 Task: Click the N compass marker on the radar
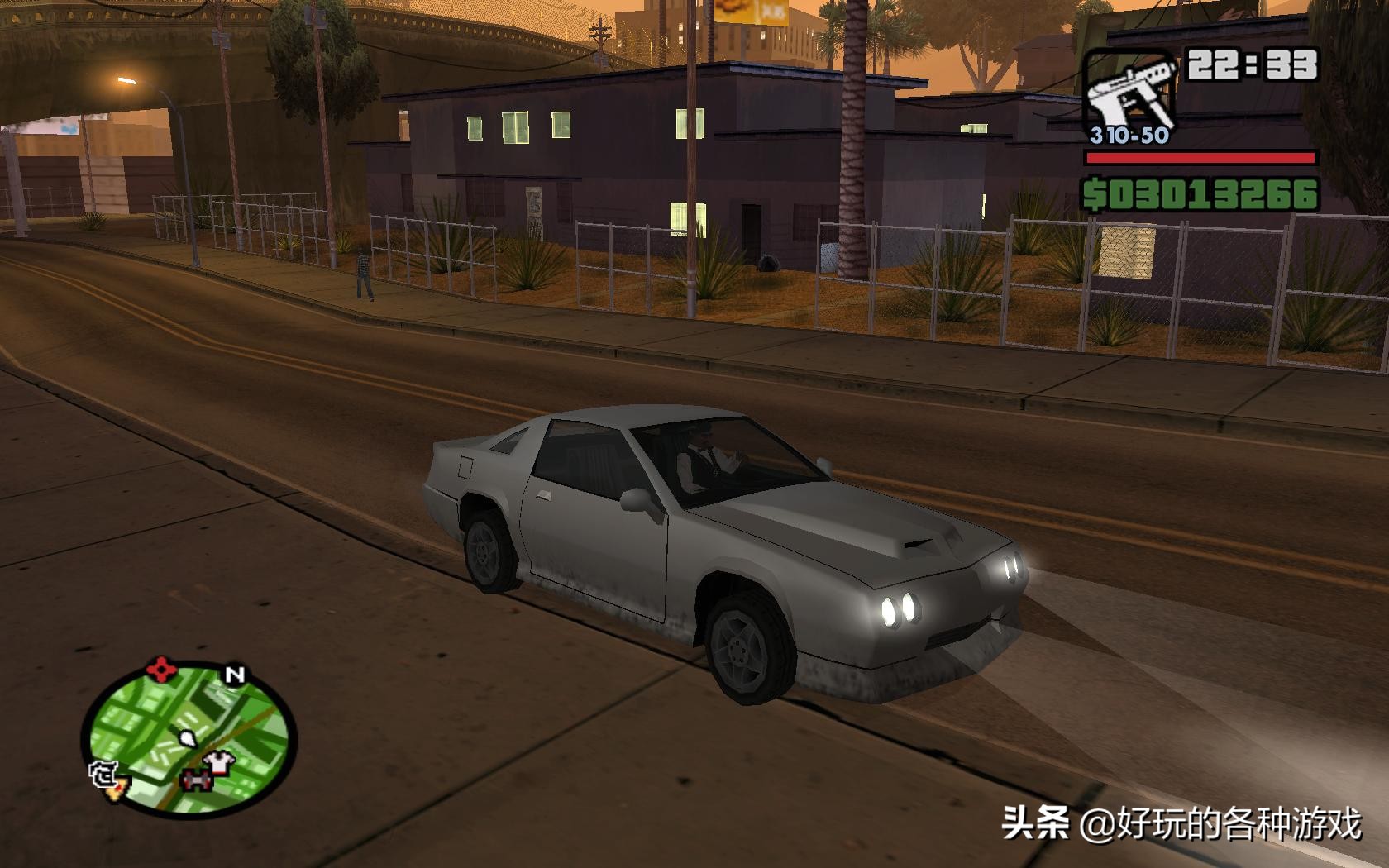pyautogui.click(x=235, y=675)
